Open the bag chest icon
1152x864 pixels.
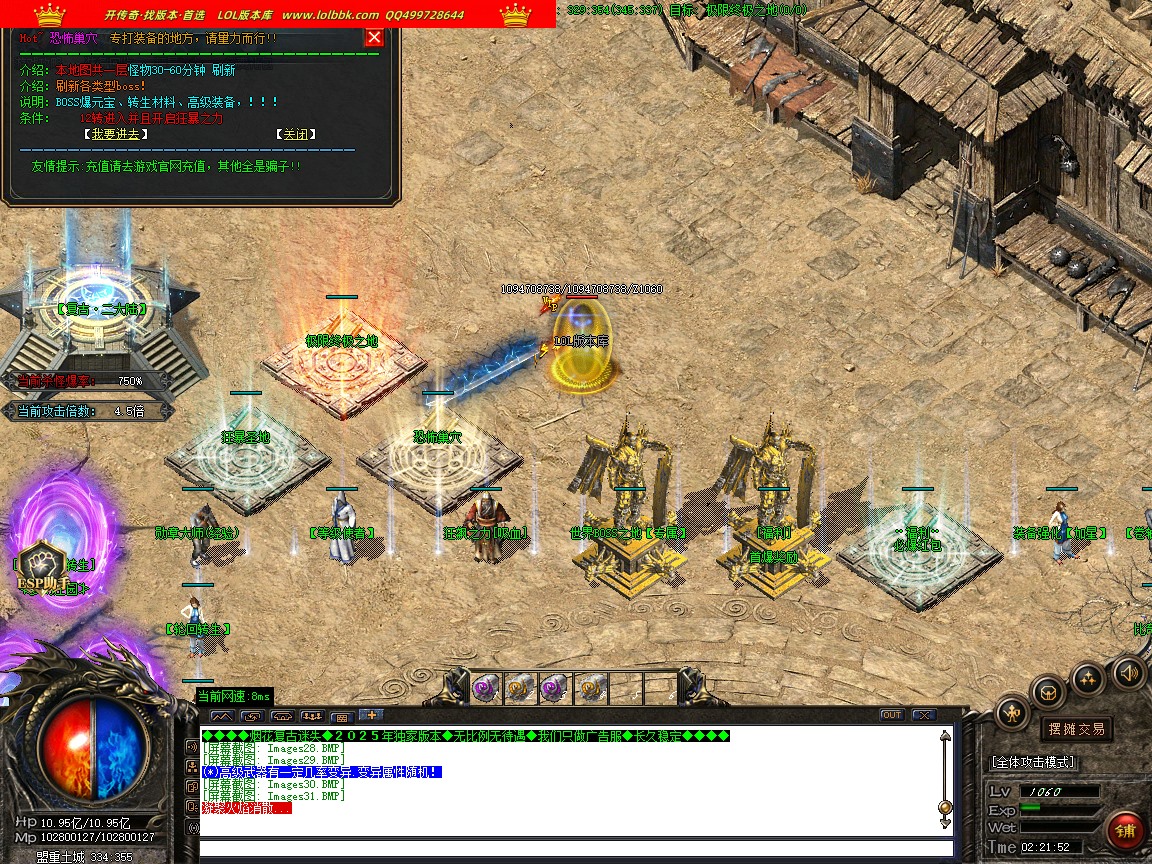click(1049, 691)
